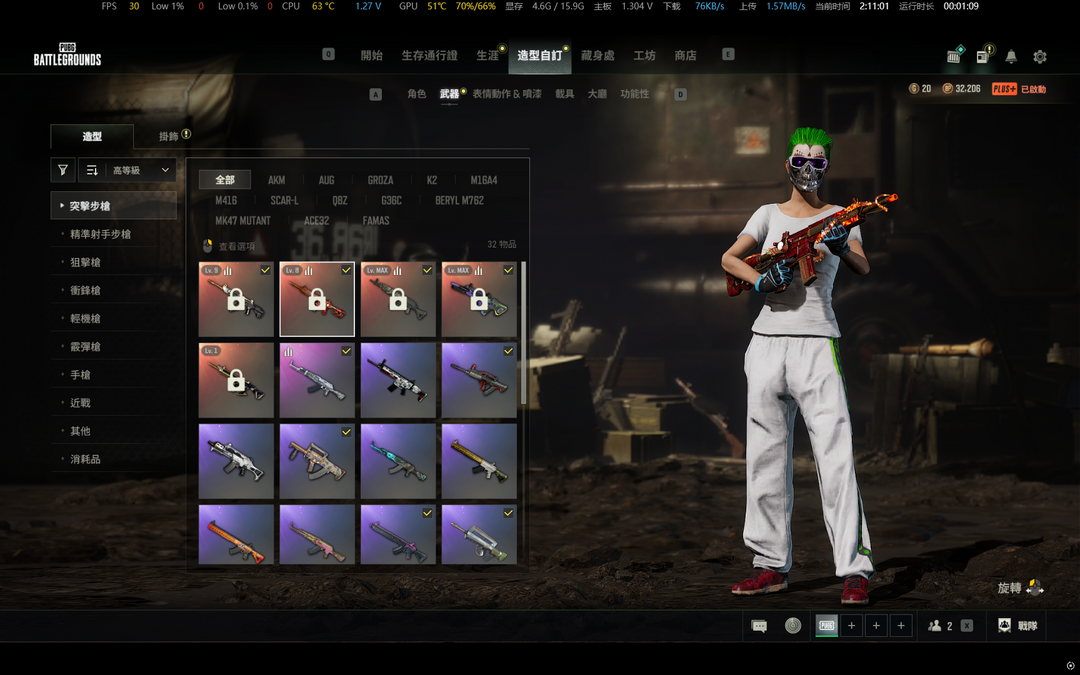Screen dimensions: 1080x675
Task: Open the 手槍 category
Action: (80, 374)
